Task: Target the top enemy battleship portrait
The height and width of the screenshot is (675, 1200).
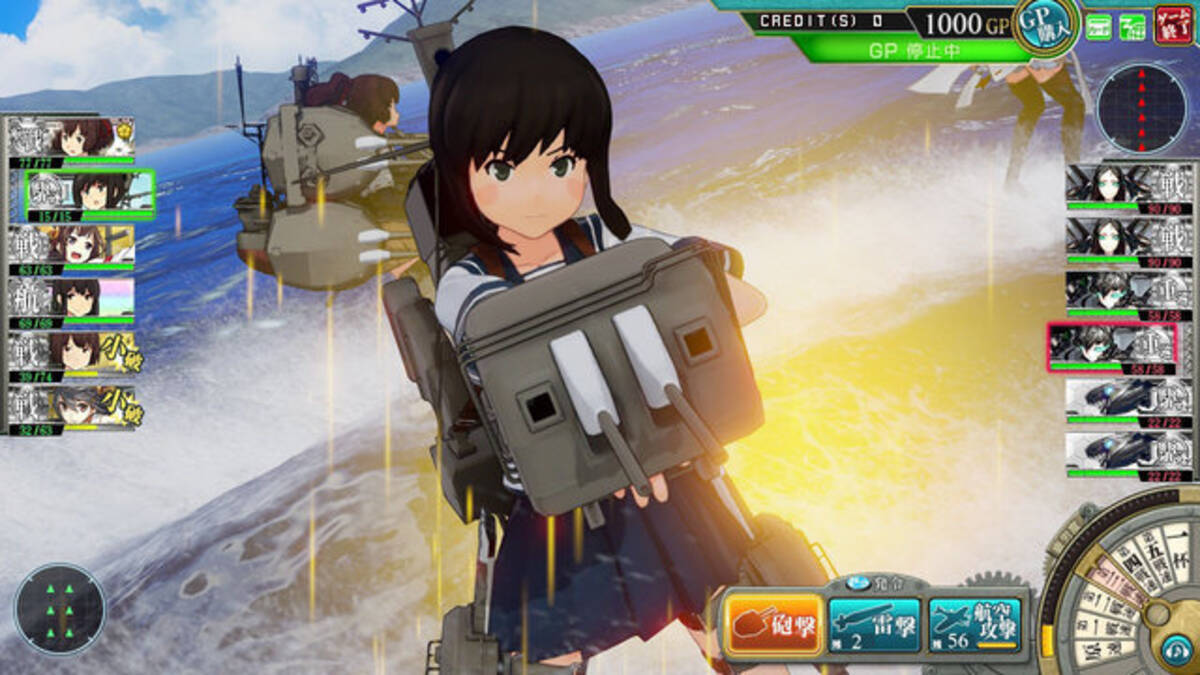Action: [1129, 185]
